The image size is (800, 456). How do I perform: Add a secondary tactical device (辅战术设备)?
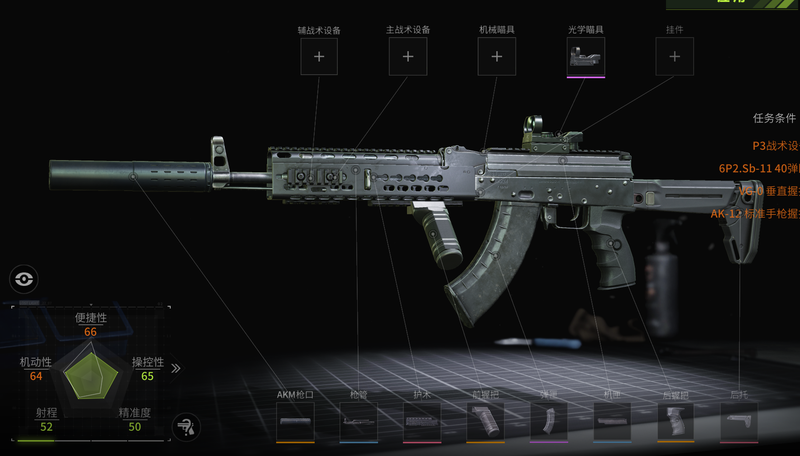(319, 57)
